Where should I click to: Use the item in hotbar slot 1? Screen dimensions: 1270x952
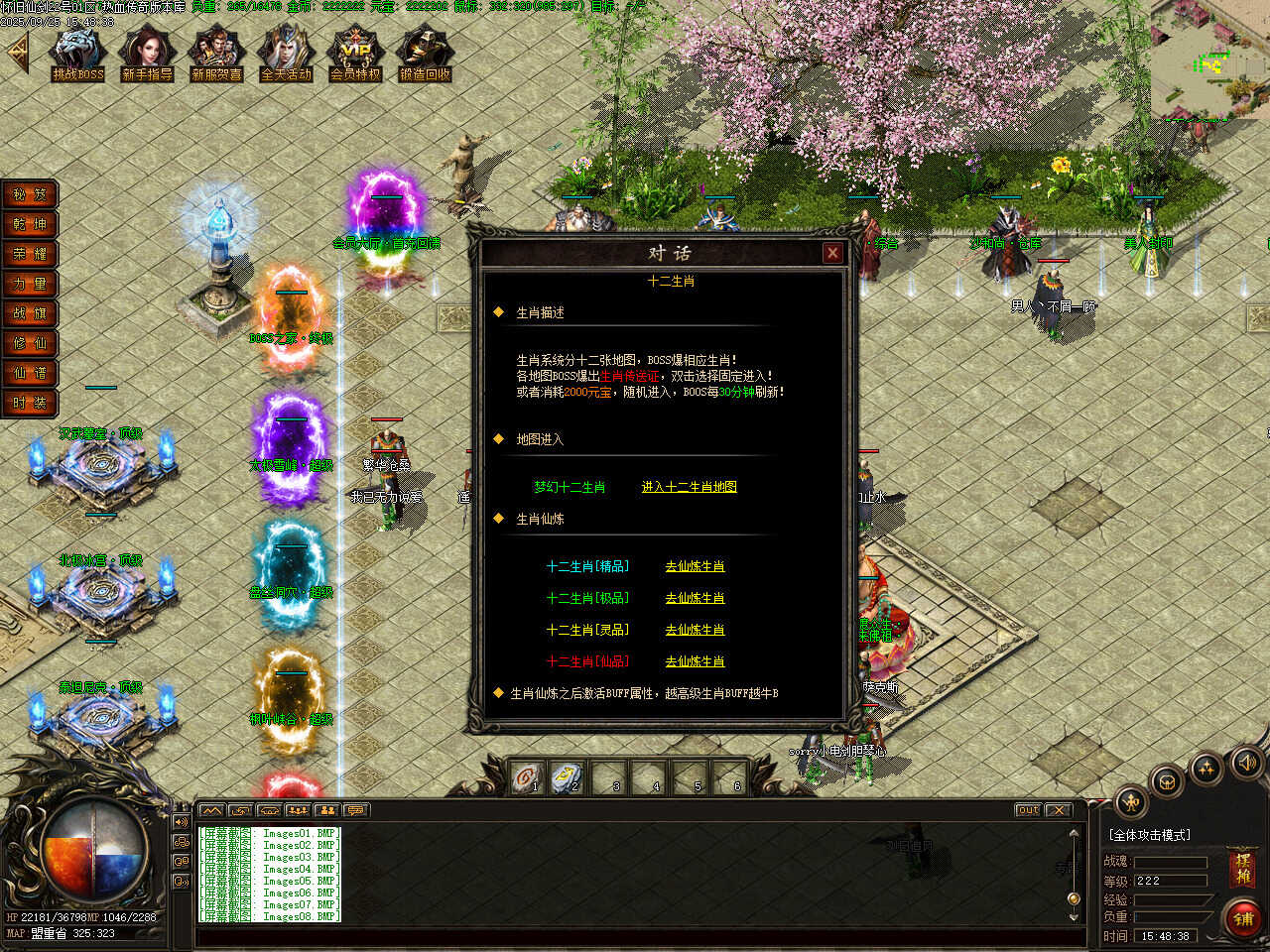528,775
